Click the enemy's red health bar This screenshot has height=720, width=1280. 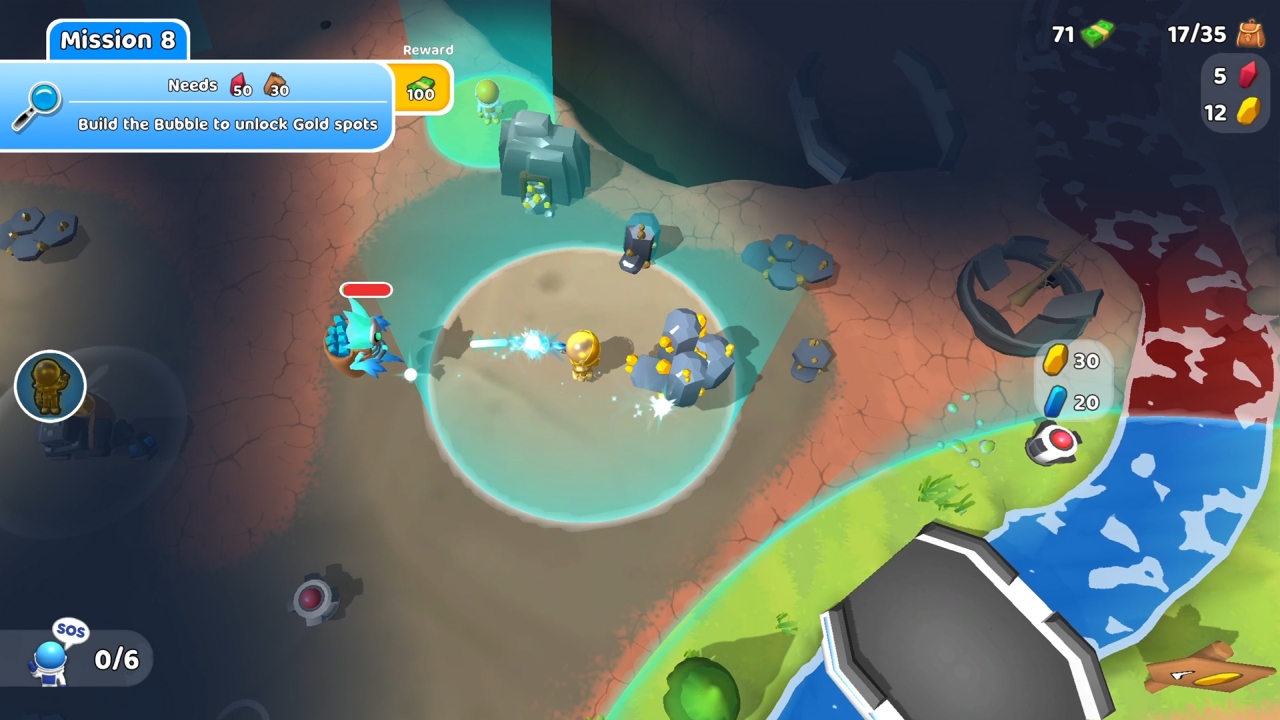365,290
